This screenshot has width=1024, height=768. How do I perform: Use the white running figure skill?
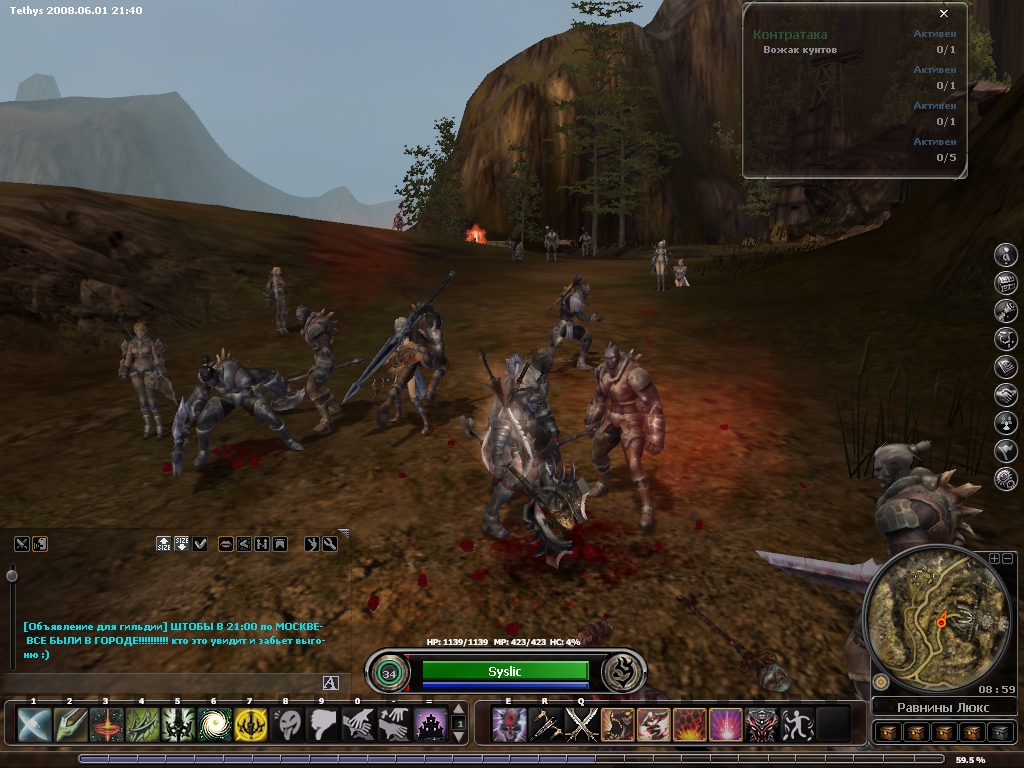pyautogui.click(x=797, y=724)
